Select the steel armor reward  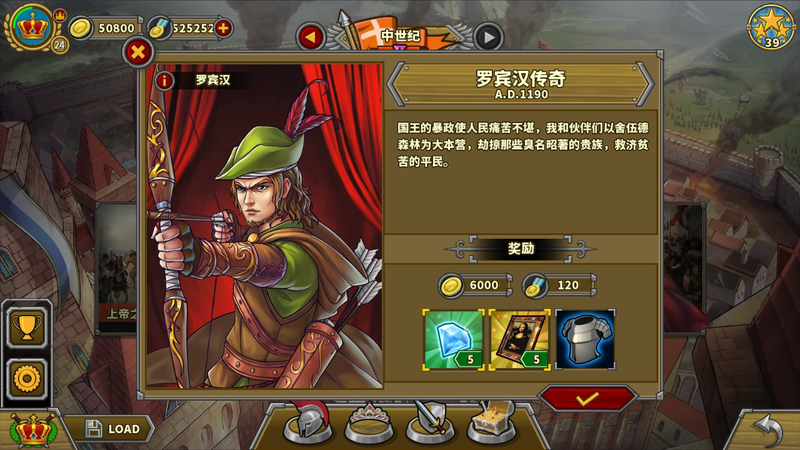tap(584, 337)
